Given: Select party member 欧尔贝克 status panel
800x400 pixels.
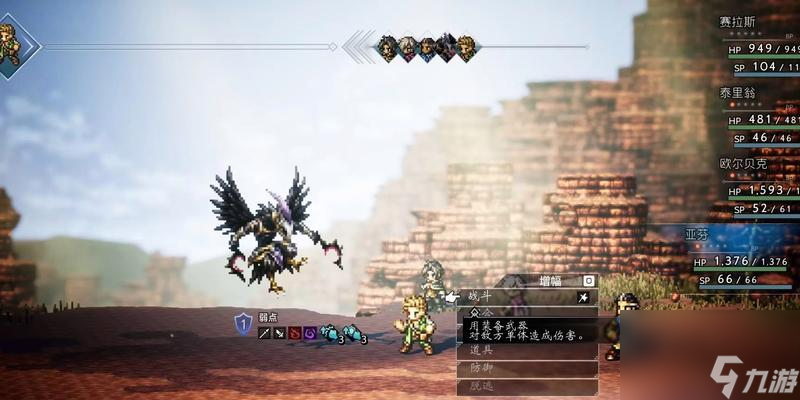Looking at the screenshot, I should pos(757,185).
